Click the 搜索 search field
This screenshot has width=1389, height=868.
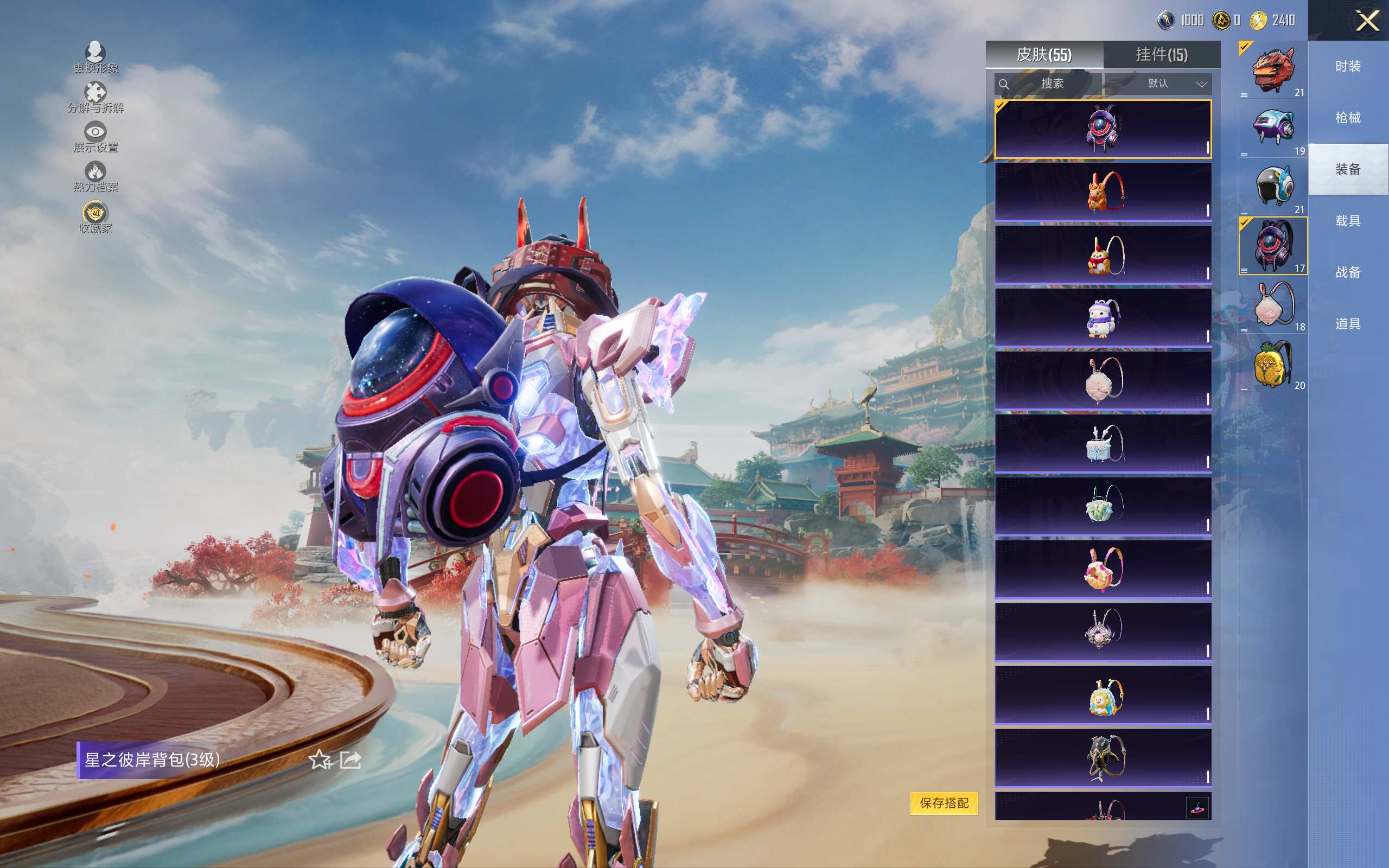click(1048, 84)
